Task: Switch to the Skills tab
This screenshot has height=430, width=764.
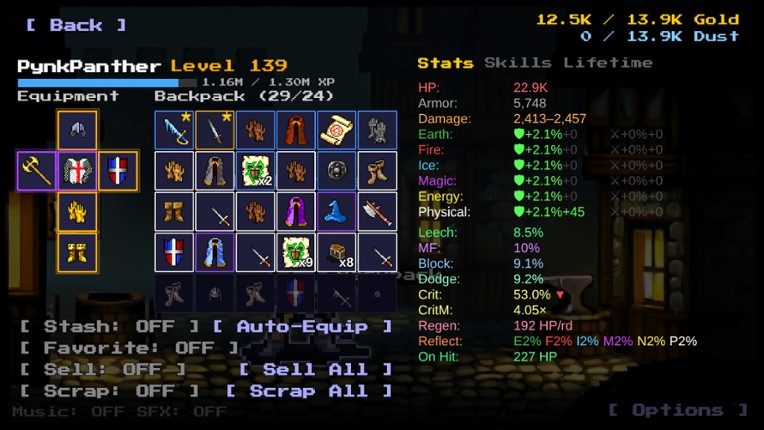Action: [517, 63]
